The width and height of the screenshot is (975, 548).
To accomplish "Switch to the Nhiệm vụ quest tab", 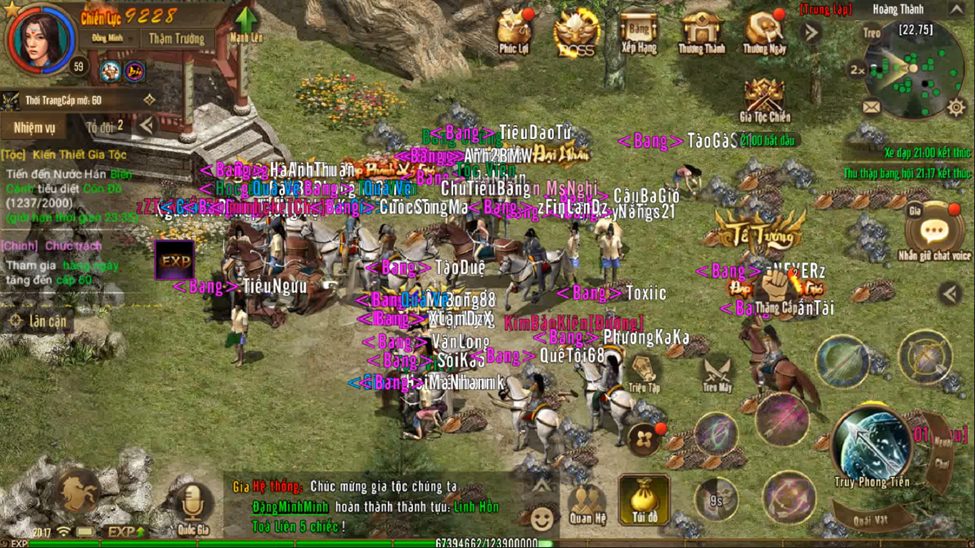I will [34, 127].
